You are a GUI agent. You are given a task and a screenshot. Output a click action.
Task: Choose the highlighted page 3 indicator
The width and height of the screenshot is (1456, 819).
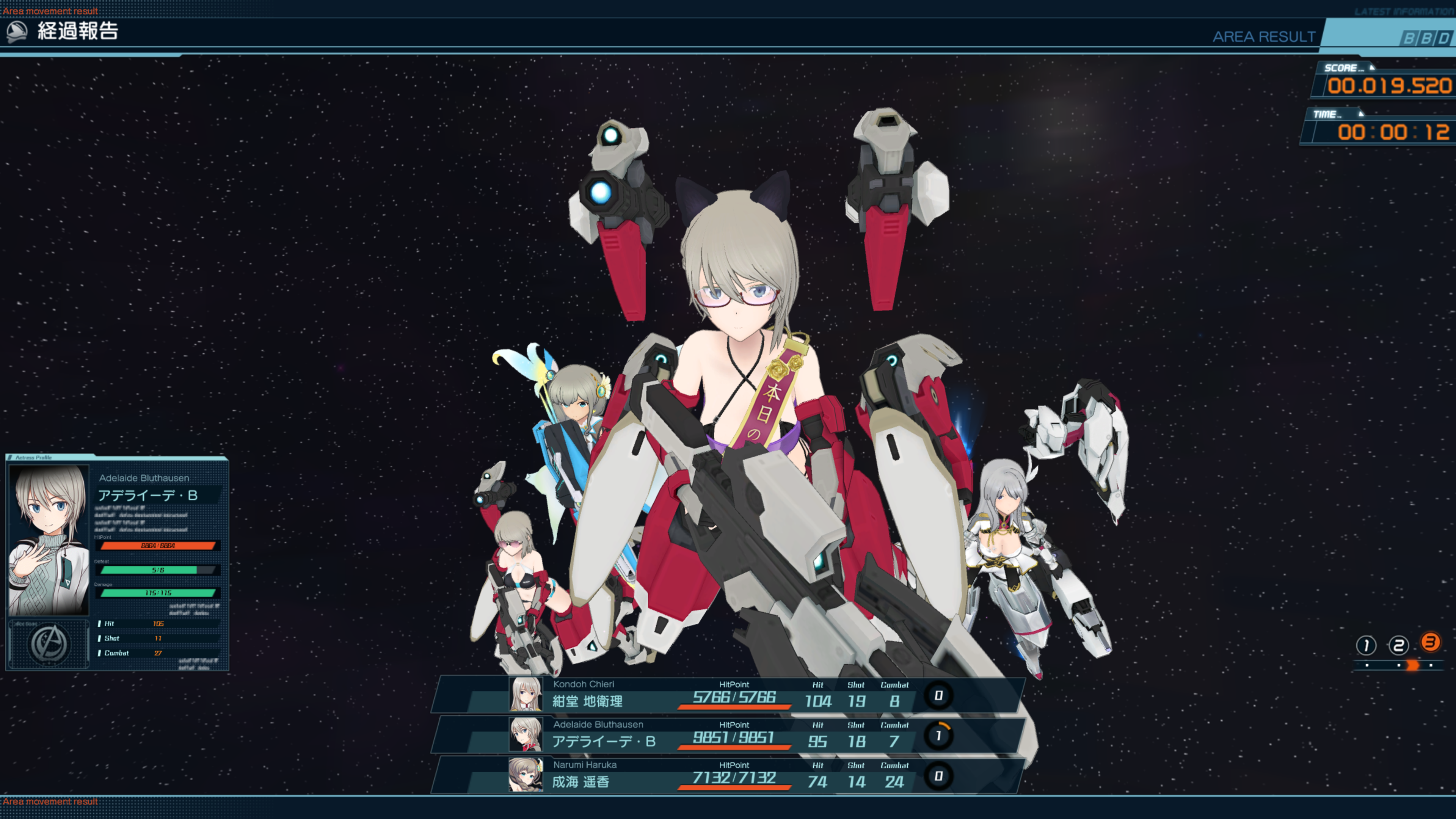(1430, 643)
